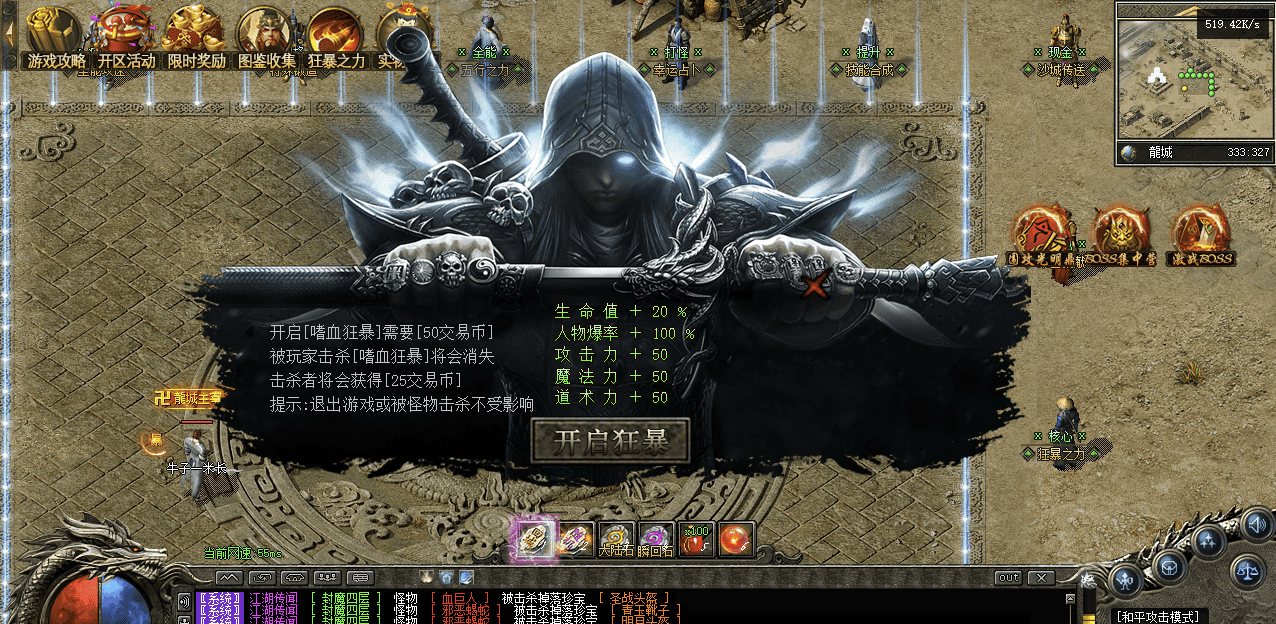Screen dimensions: 1276x624
Task: Collapse the top icon bar with the left arrow
Action: (9, 30)
